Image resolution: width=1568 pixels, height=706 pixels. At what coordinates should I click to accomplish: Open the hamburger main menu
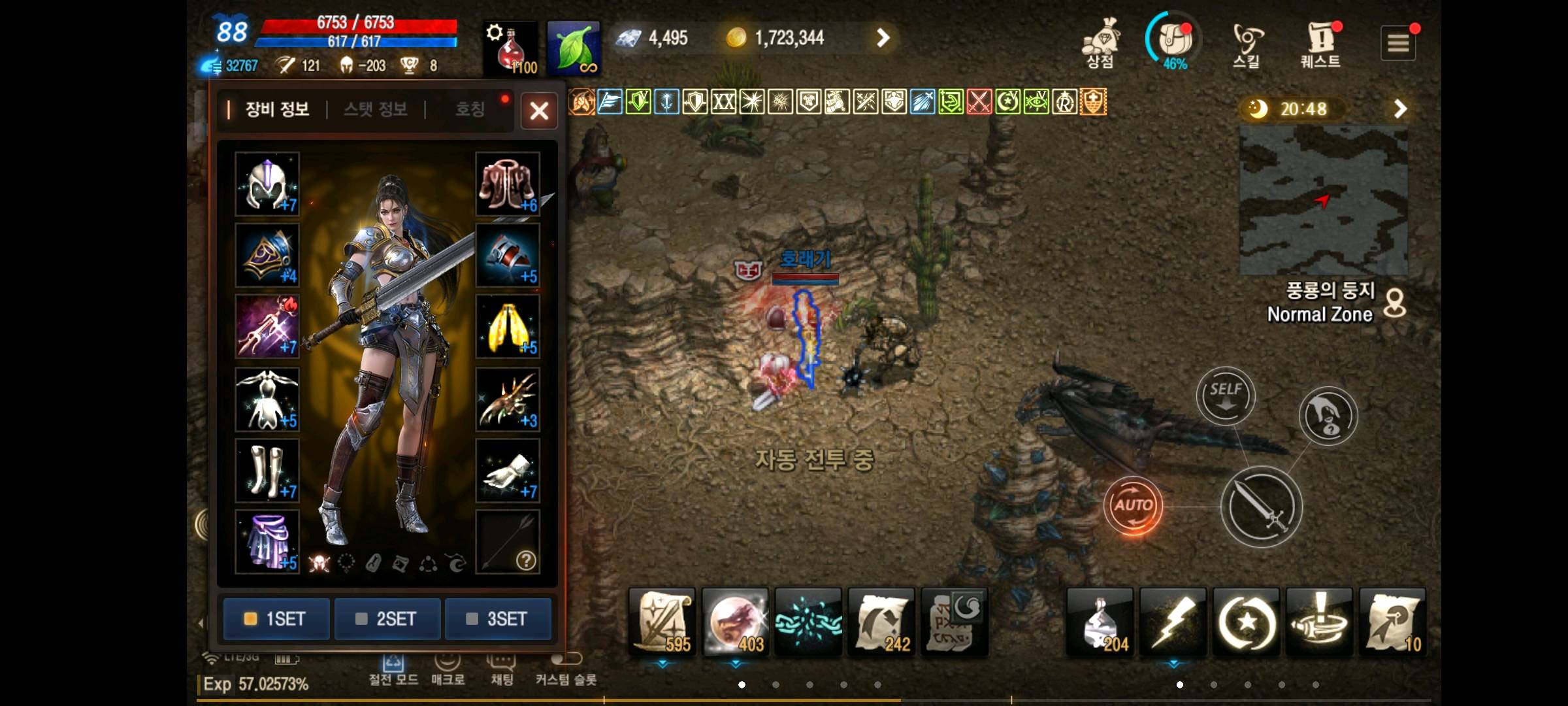click(x=1397, y=43)
